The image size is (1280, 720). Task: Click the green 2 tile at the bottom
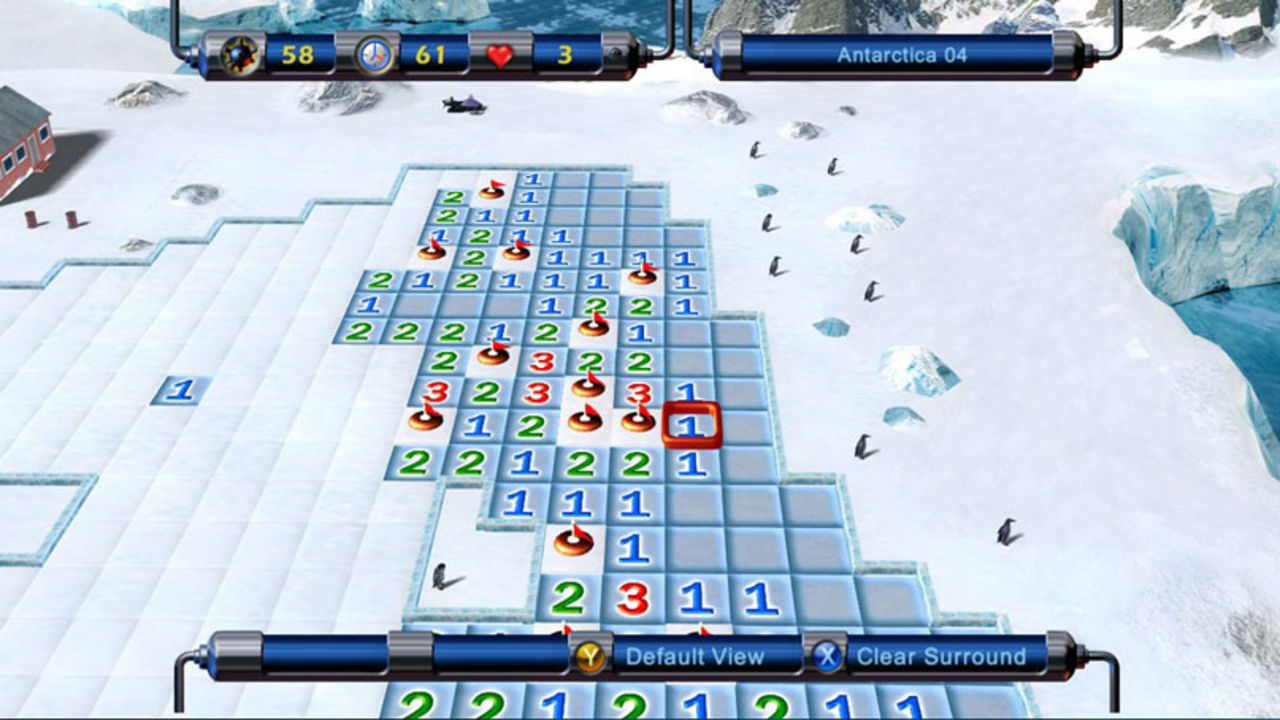[567, 599]
